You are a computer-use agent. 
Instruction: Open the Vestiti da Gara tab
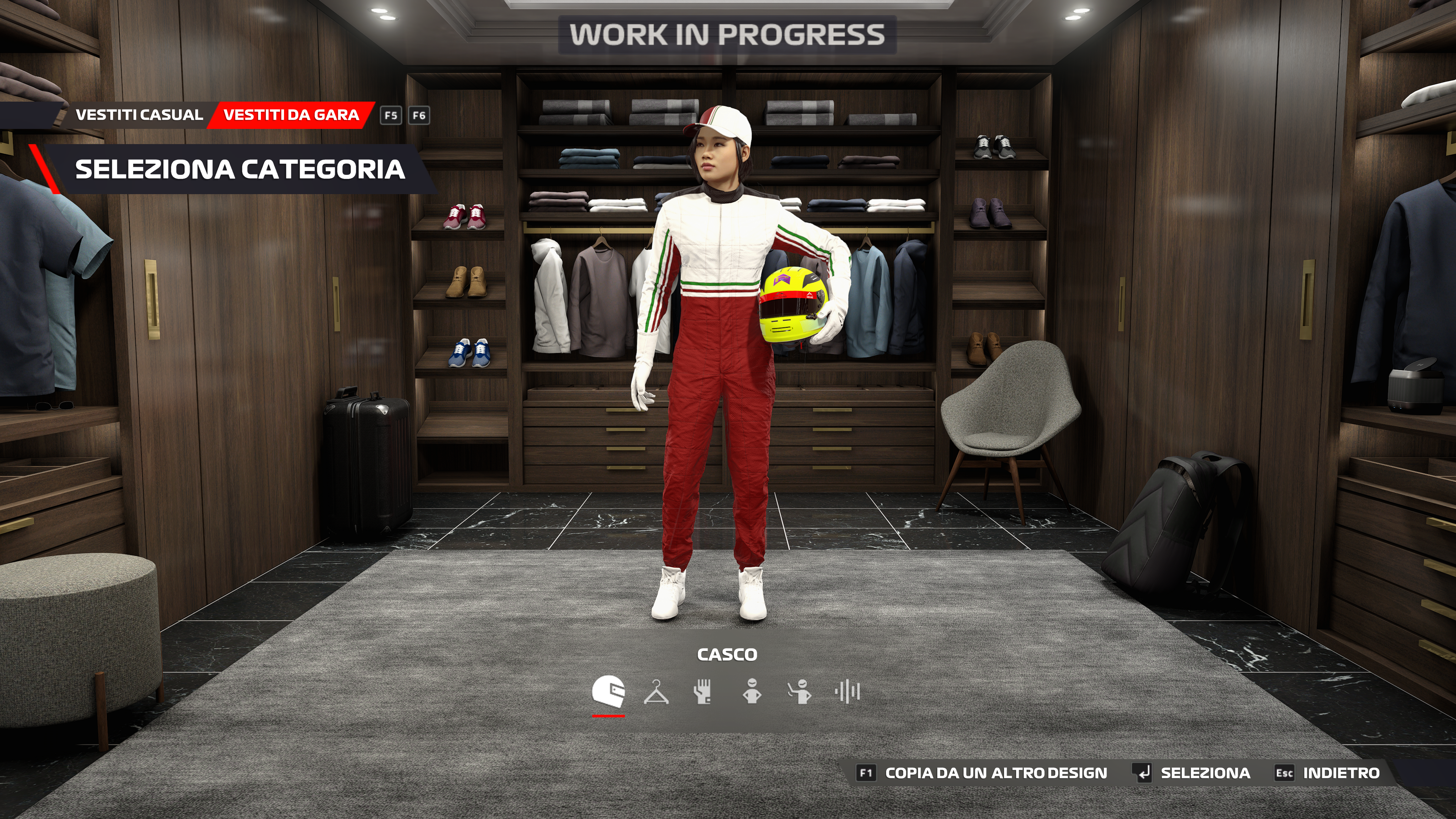[291, 115]
